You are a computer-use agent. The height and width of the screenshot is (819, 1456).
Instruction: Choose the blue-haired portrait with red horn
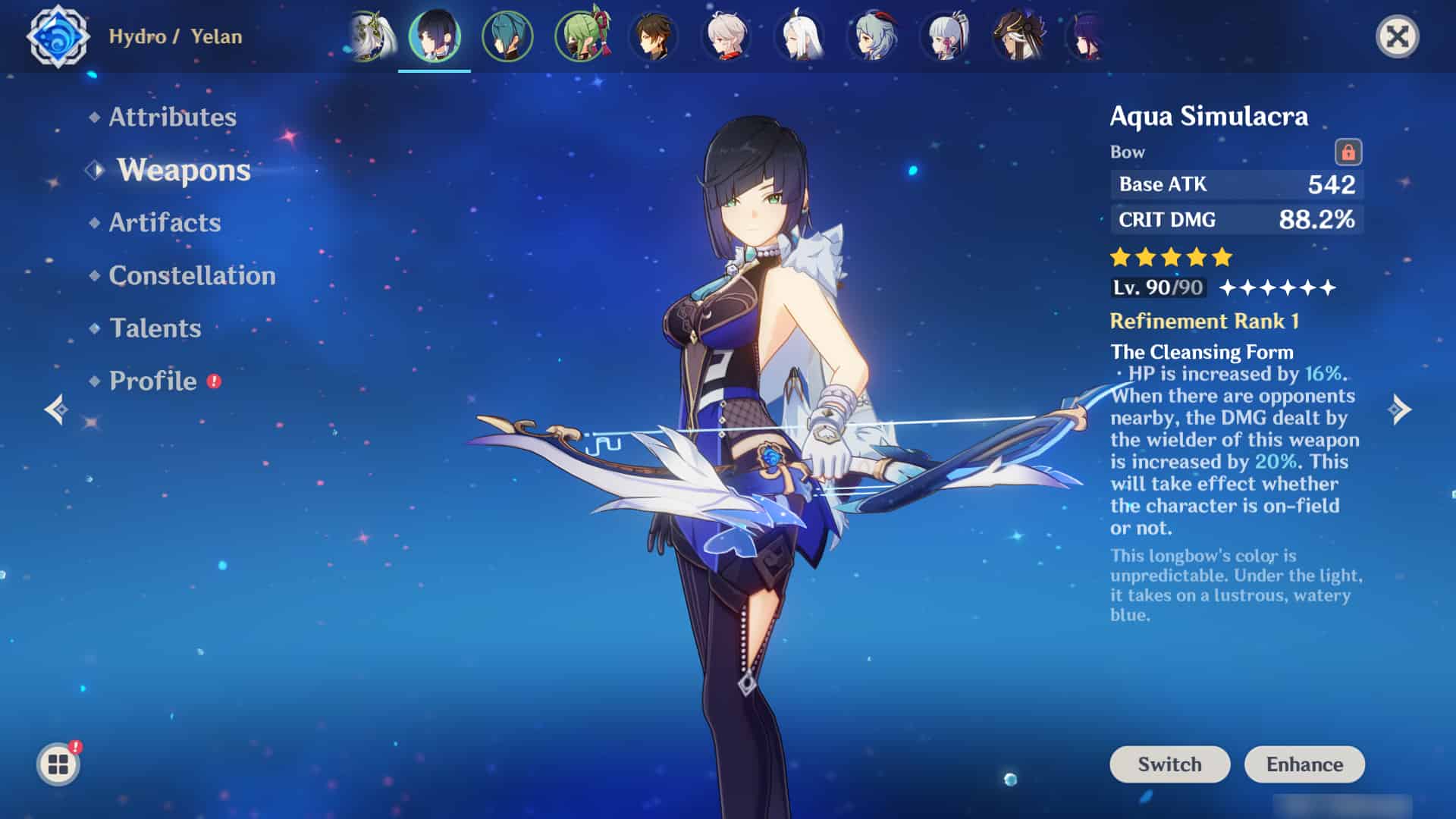pyautogui.click(x=872, y=36)
